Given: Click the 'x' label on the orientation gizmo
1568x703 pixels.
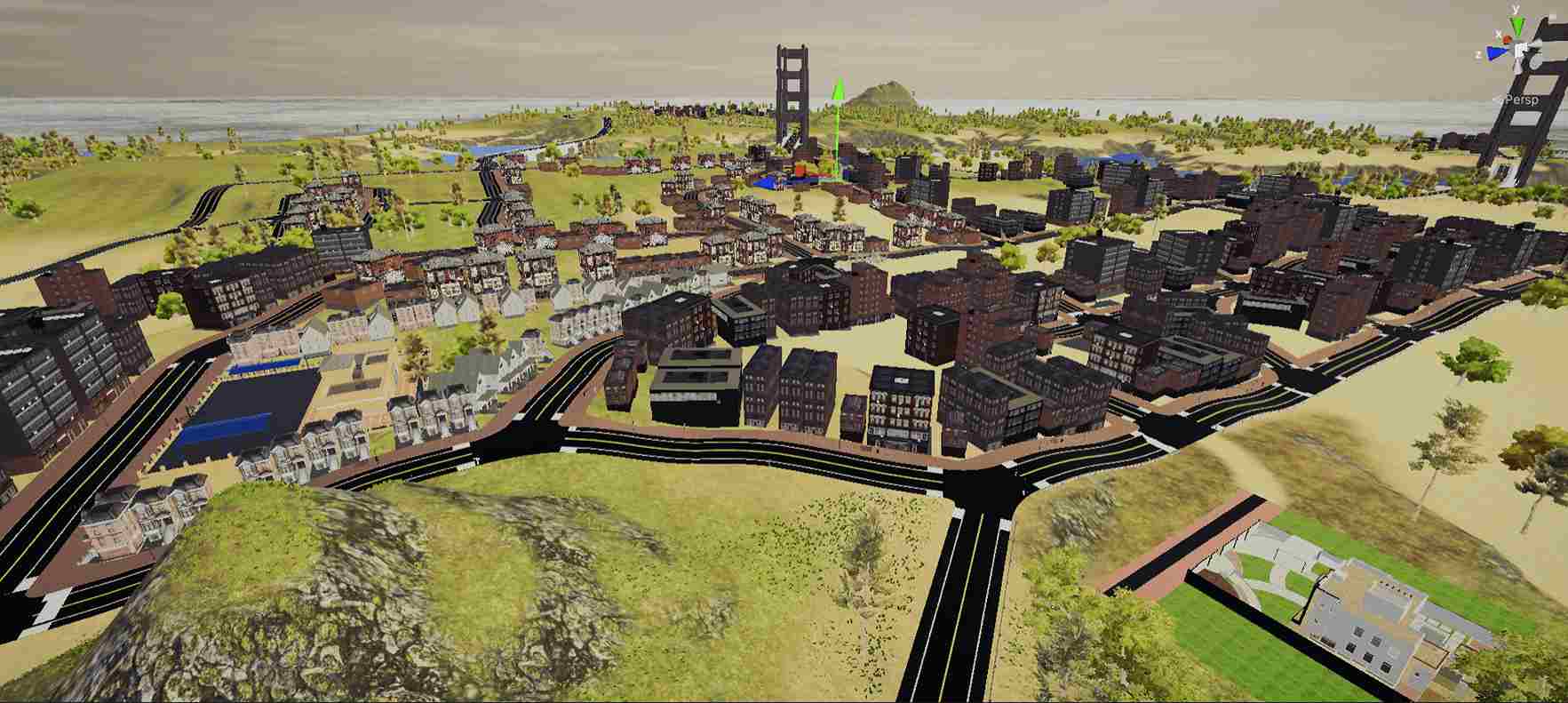Looking at the screenshot, I should [1499, 34].
